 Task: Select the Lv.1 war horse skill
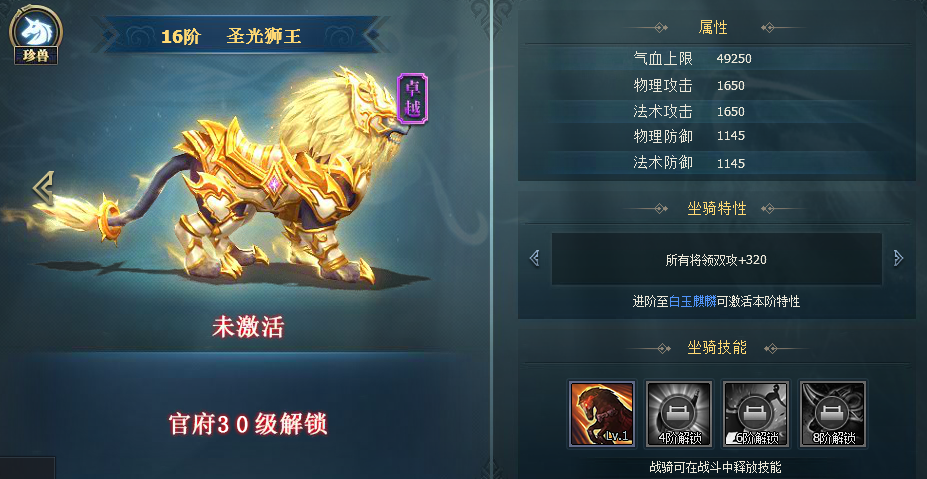click(602, 413)
